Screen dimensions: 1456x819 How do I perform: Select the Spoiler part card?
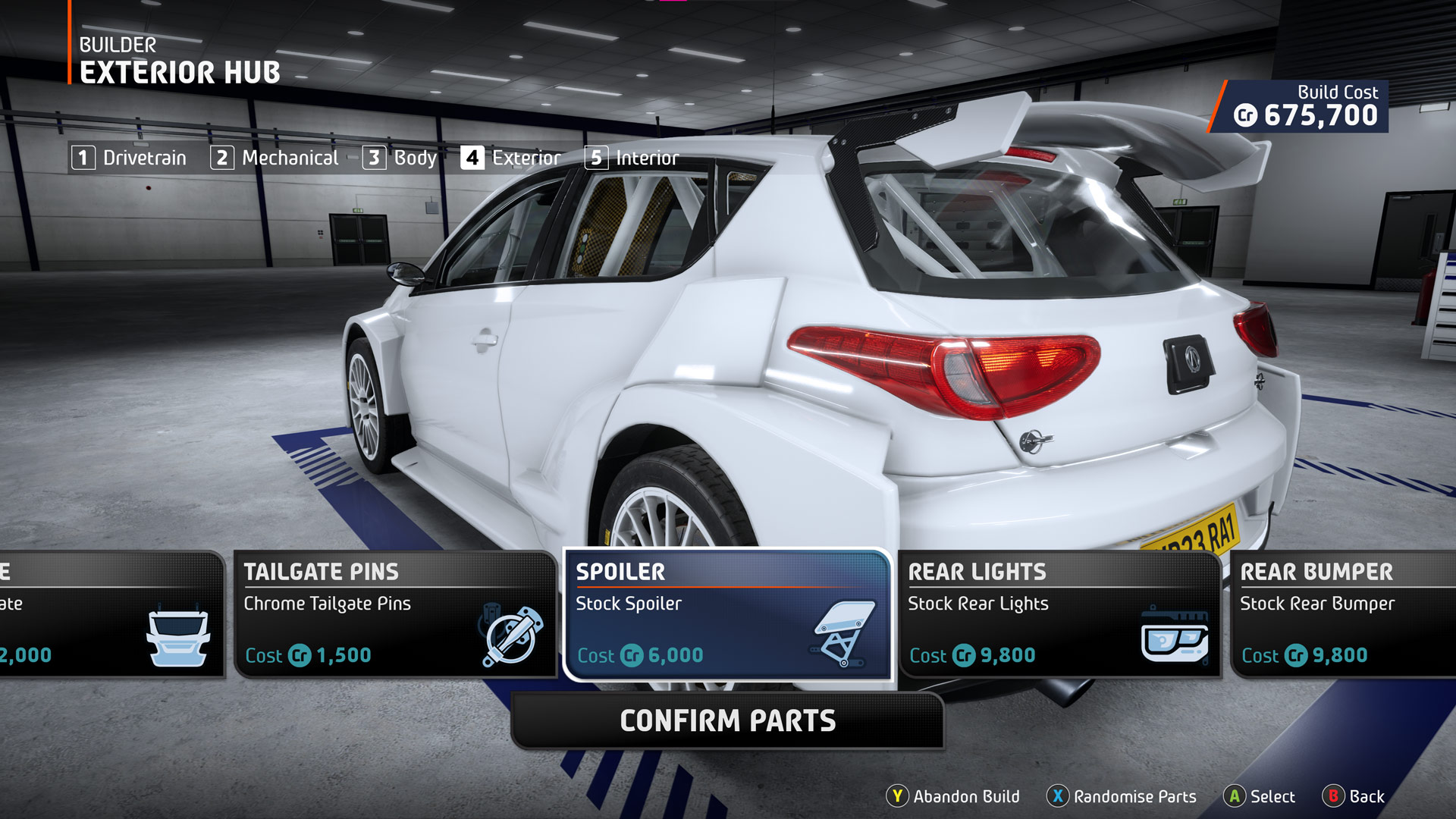[727, 614]
